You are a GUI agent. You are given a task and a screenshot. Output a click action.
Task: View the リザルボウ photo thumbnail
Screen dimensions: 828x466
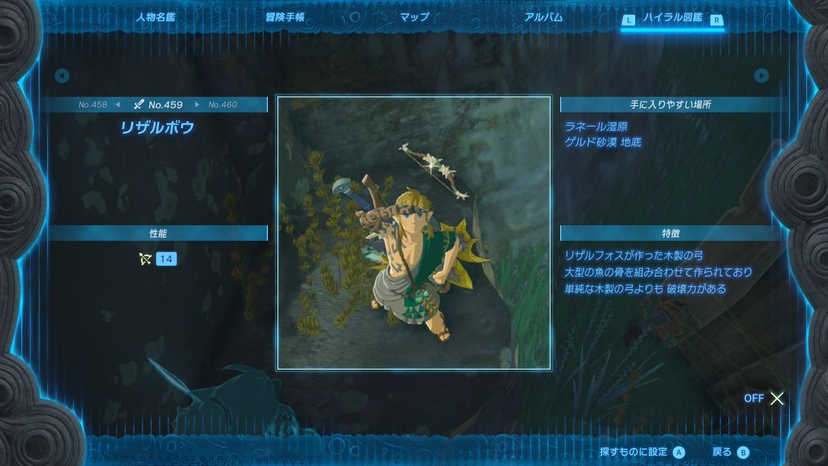pos(414,233)
